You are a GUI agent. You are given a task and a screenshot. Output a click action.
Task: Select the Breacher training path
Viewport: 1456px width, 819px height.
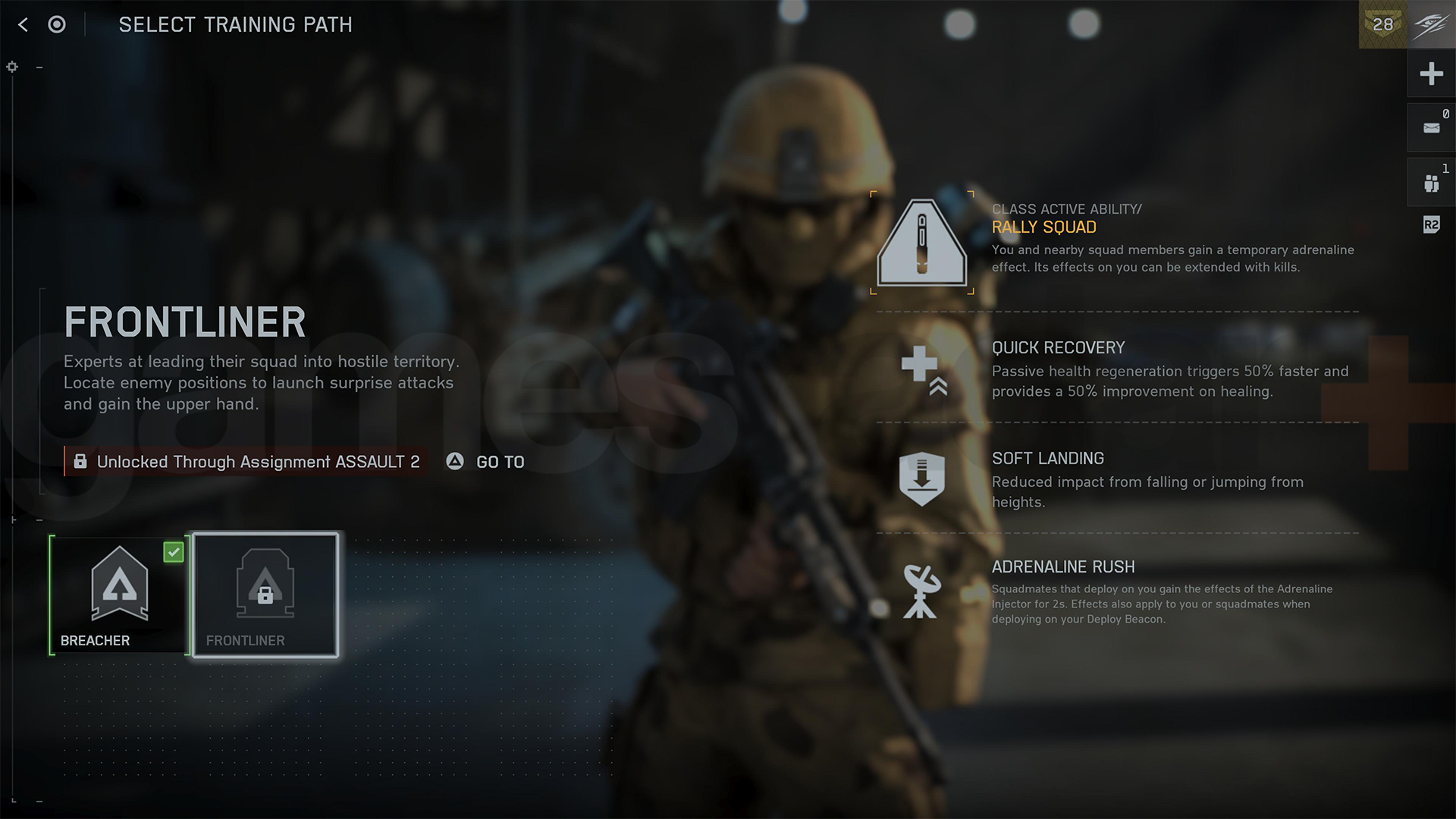pos(118,595)
